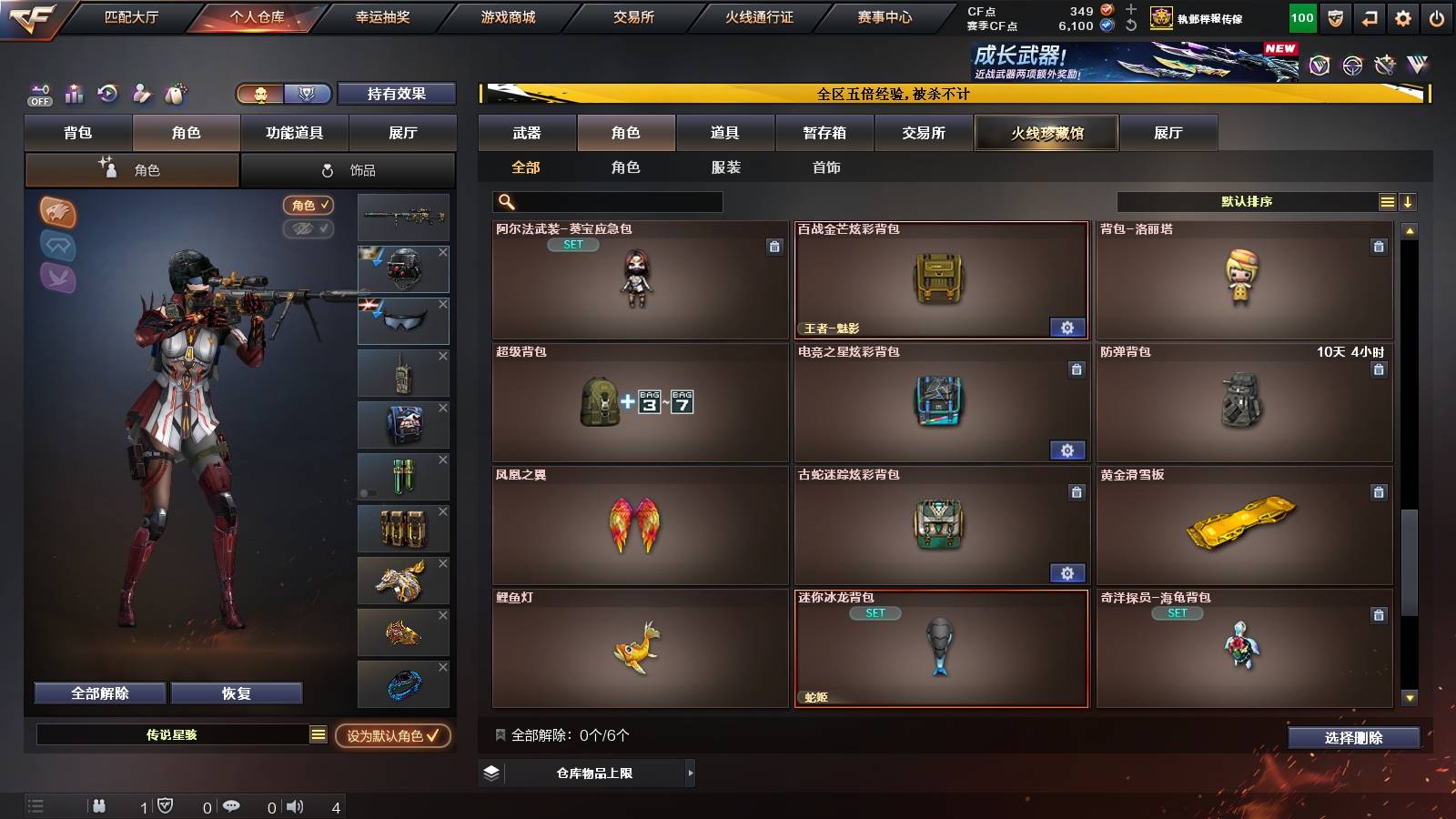
Task: Click the power-off icon at the top-right
Action: click(x=1436, y=17)
